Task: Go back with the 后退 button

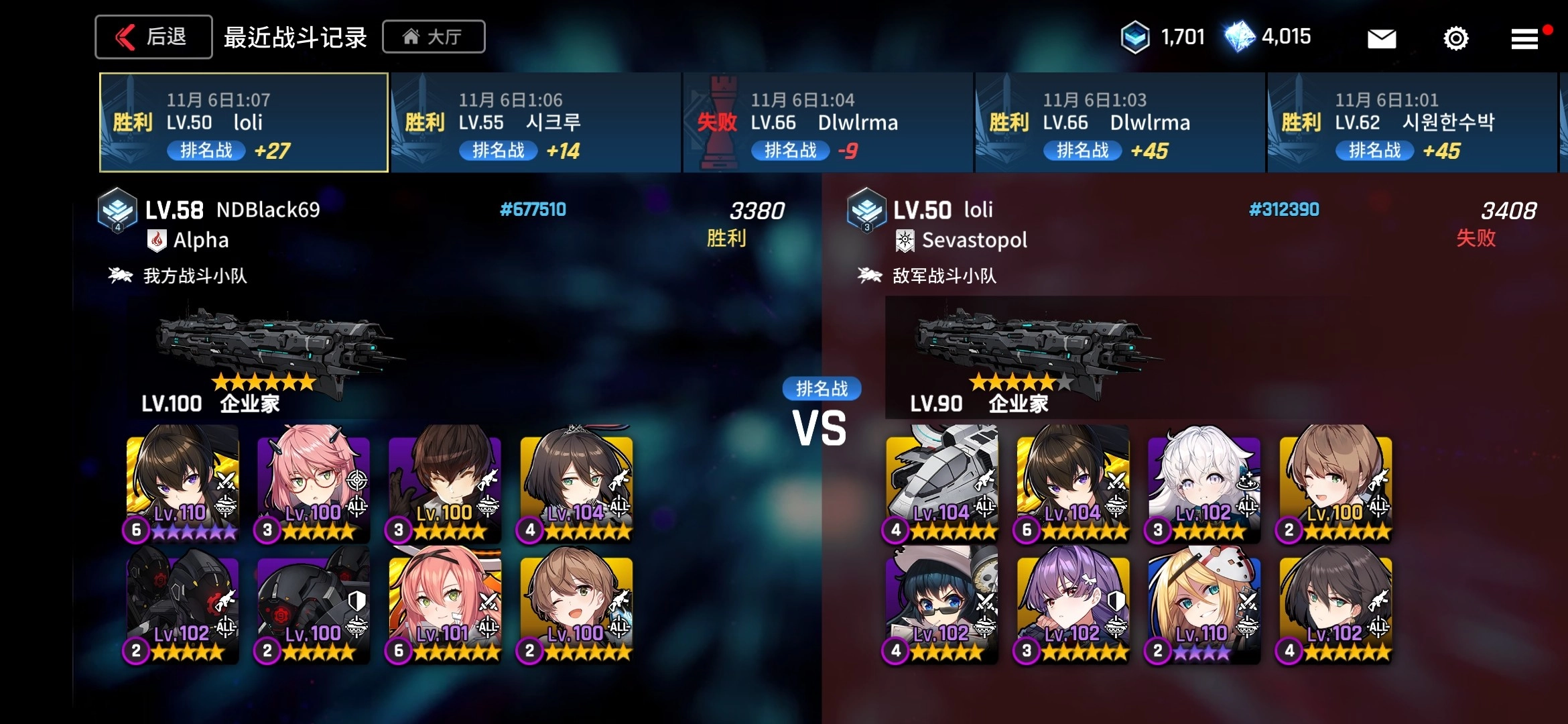Action: [153, 37]
